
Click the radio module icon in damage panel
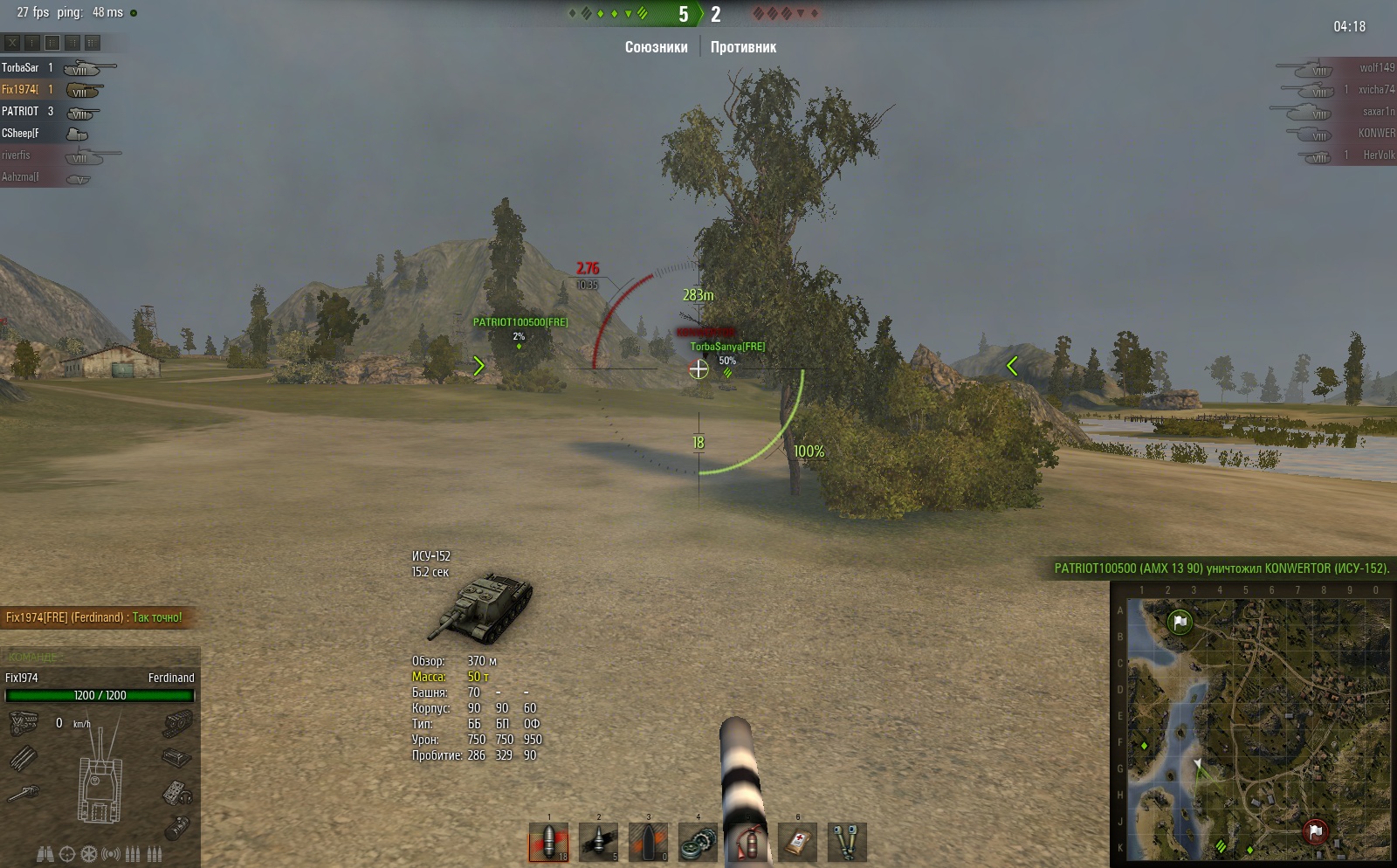177,793
